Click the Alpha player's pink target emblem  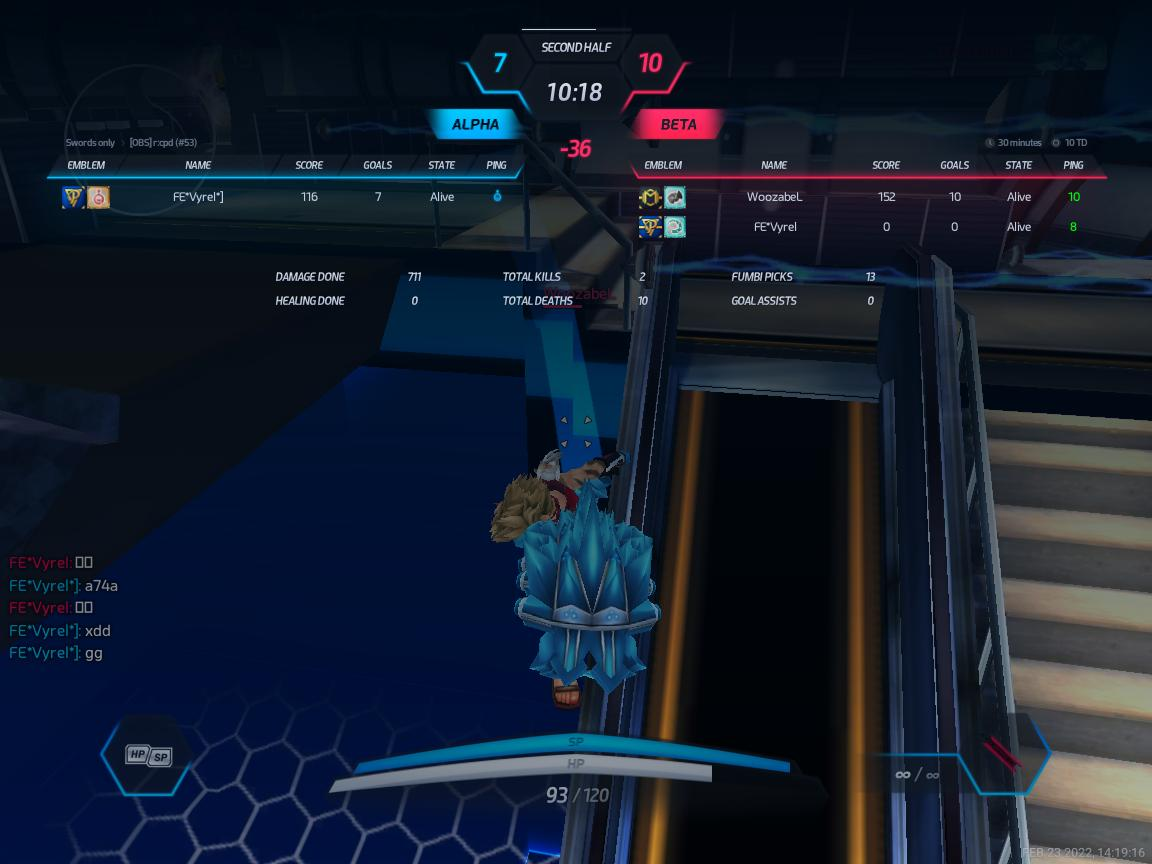[98, 198]
